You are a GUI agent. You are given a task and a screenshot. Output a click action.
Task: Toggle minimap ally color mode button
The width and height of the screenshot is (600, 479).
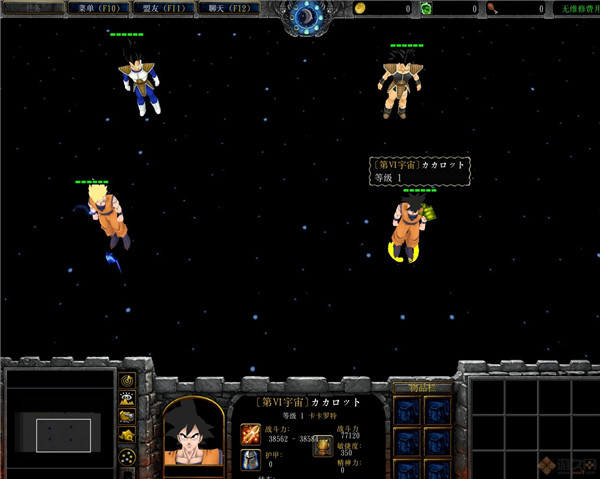tap(128, 417)
